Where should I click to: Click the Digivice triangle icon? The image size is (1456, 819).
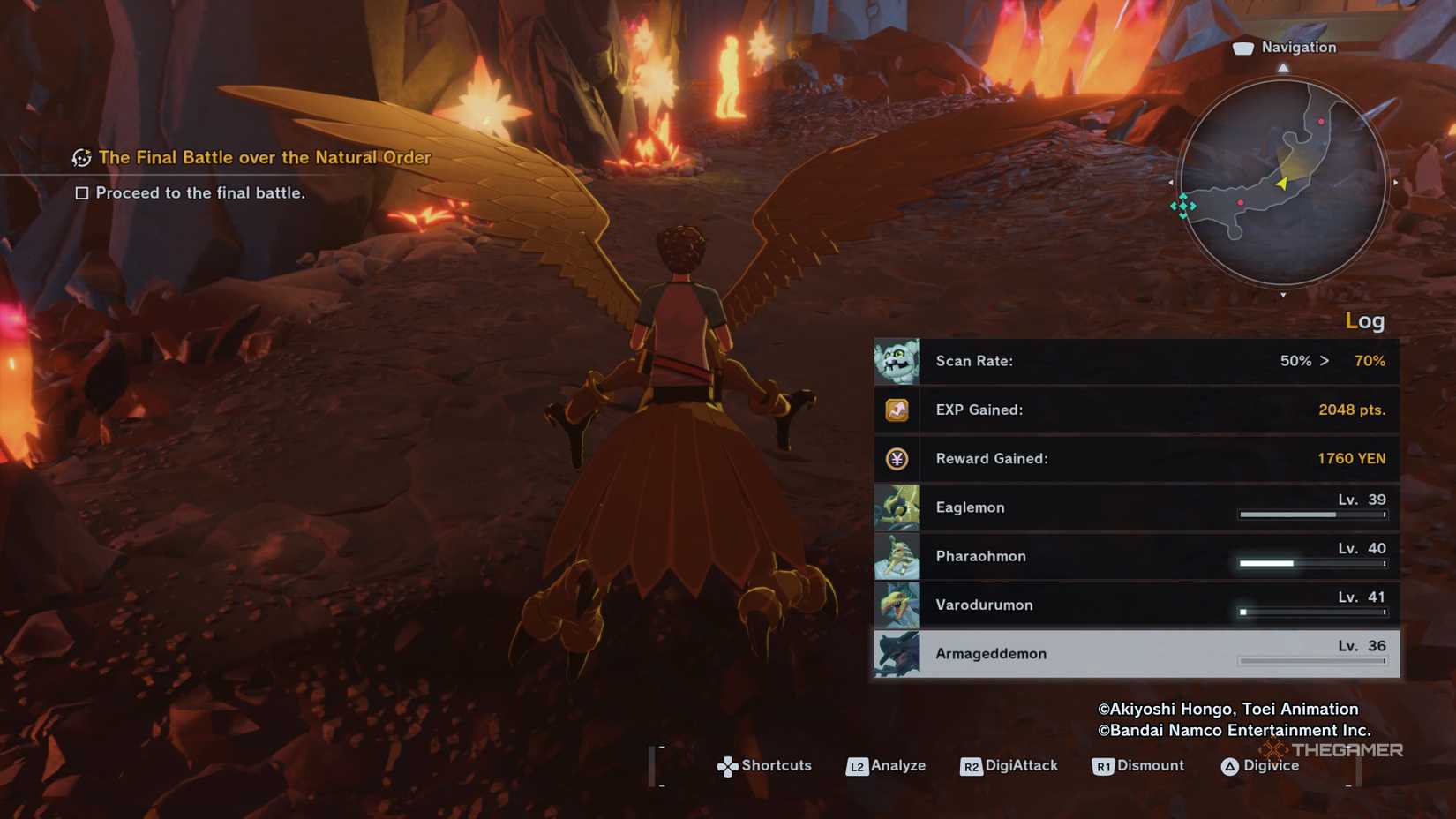1232,766
